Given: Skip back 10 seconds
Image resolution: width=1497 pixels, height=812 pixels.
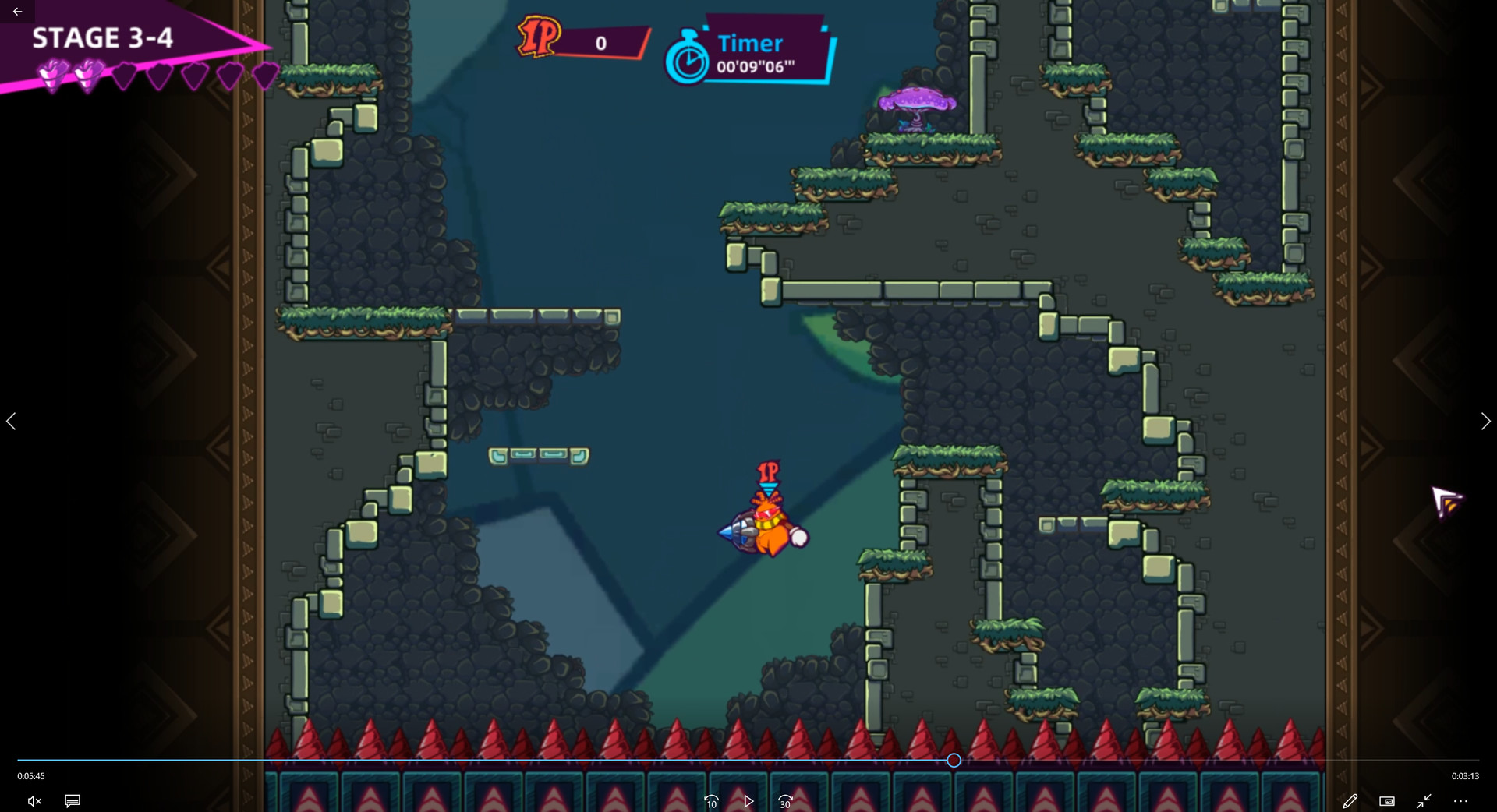Looking at the screenshot, I should pyautogui.click(x=710, y=800).
